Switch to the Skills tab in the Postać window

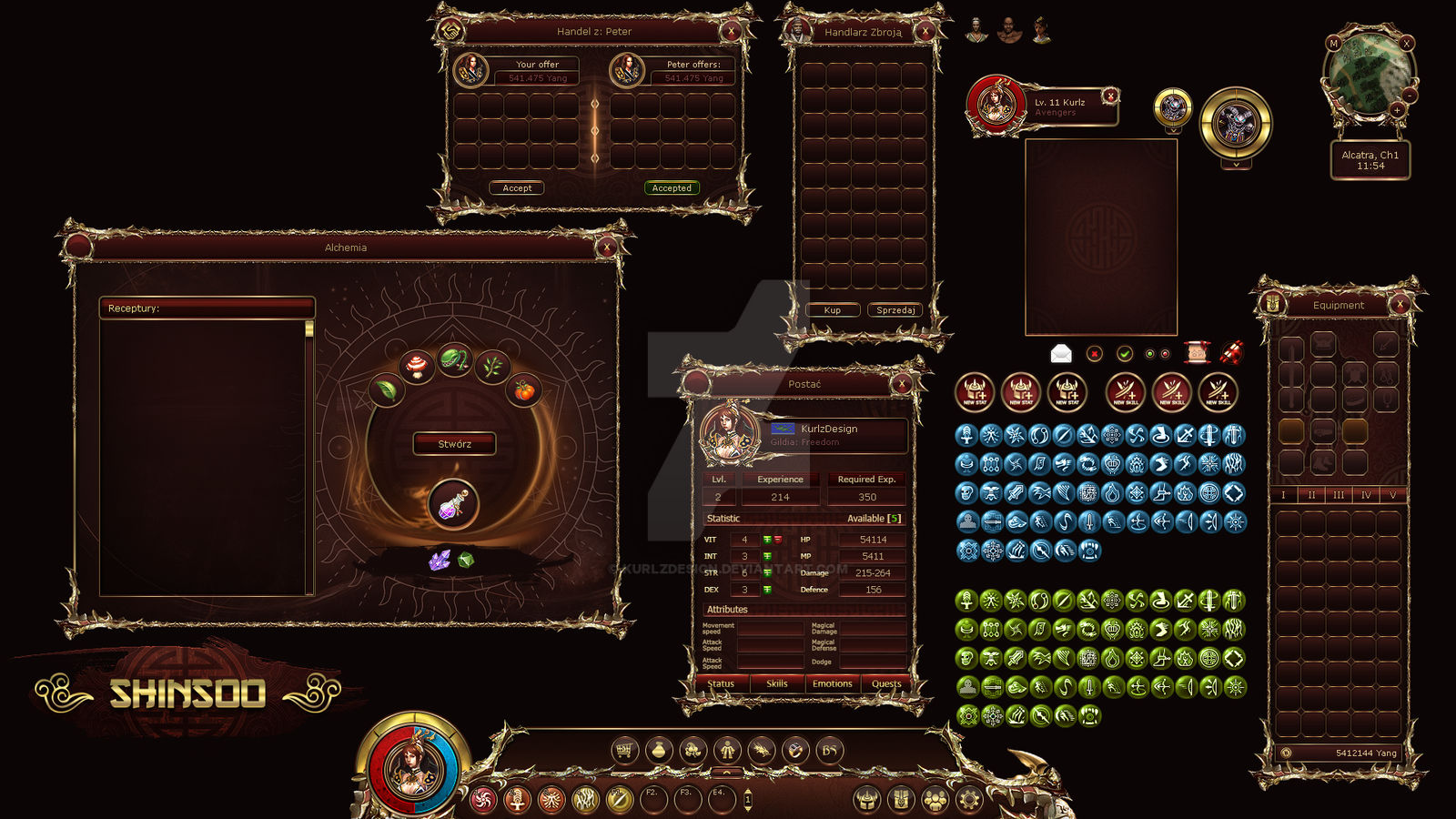777,683
